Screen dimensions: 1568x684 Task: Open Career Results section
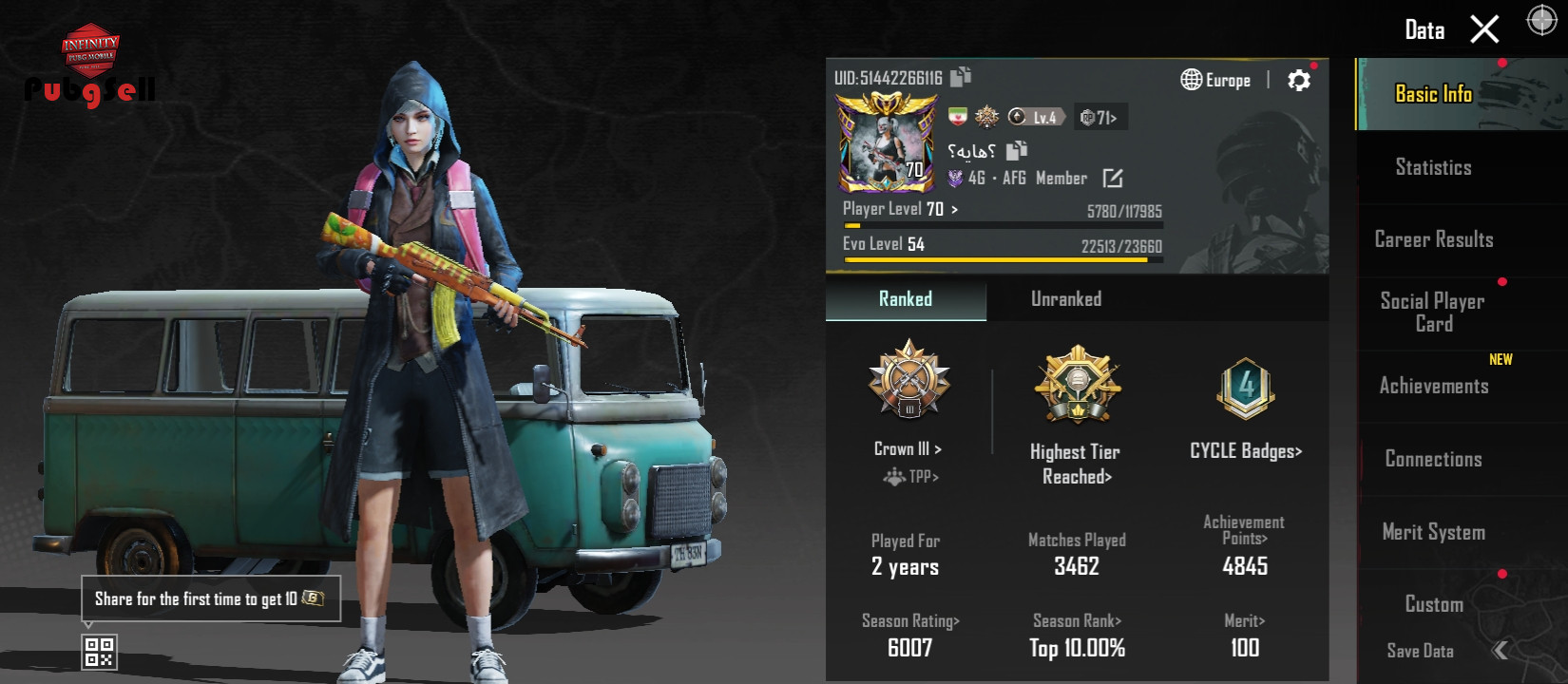pos(1433,239)
